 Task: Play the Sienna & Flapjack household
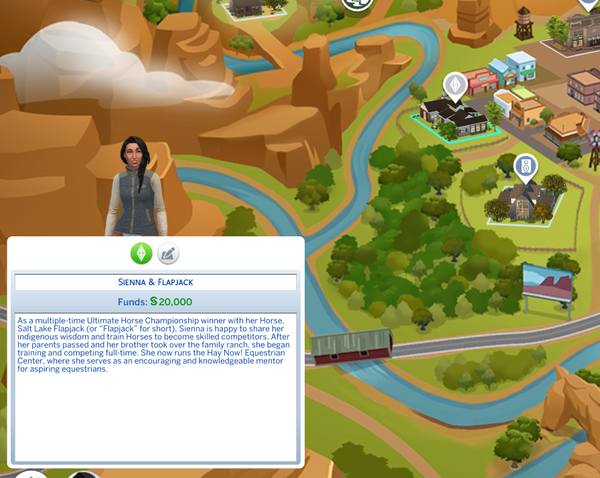click(141, 254)
